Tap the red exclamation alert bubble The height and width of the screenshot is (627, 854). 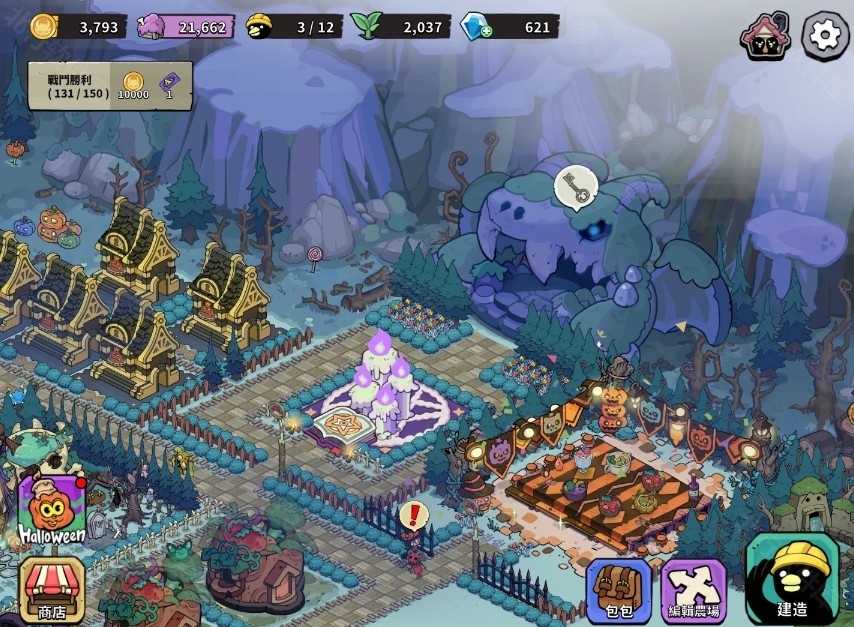coord(412,516)
